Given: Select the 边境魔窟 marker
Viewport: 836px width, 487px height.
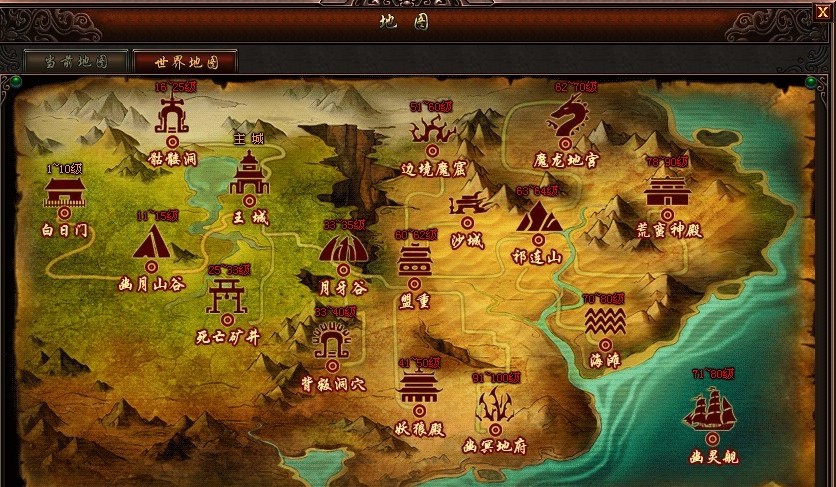Looking at the screenshot, I should (x=433, y=132).
